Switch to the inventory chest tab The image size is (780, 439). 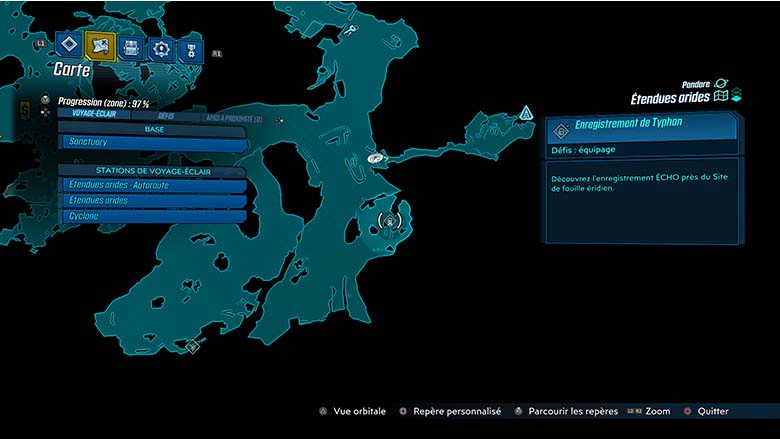130,48
